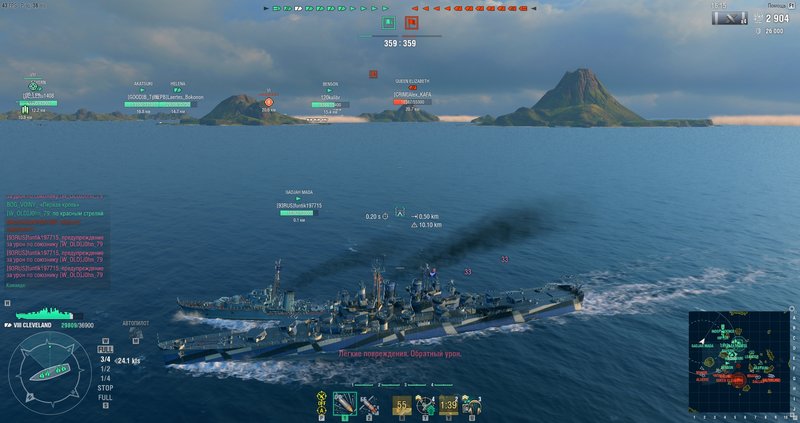Select the red enemy base capture icon
The height and width of the screenshot is (423, 800).
point(411,21)
